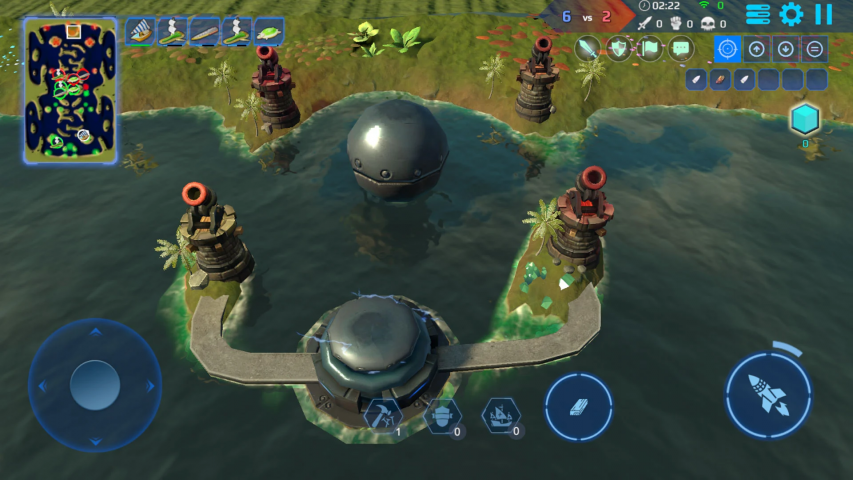853x480 pixels.
Task: Click the up arrow button
Action: click(757, 48)
